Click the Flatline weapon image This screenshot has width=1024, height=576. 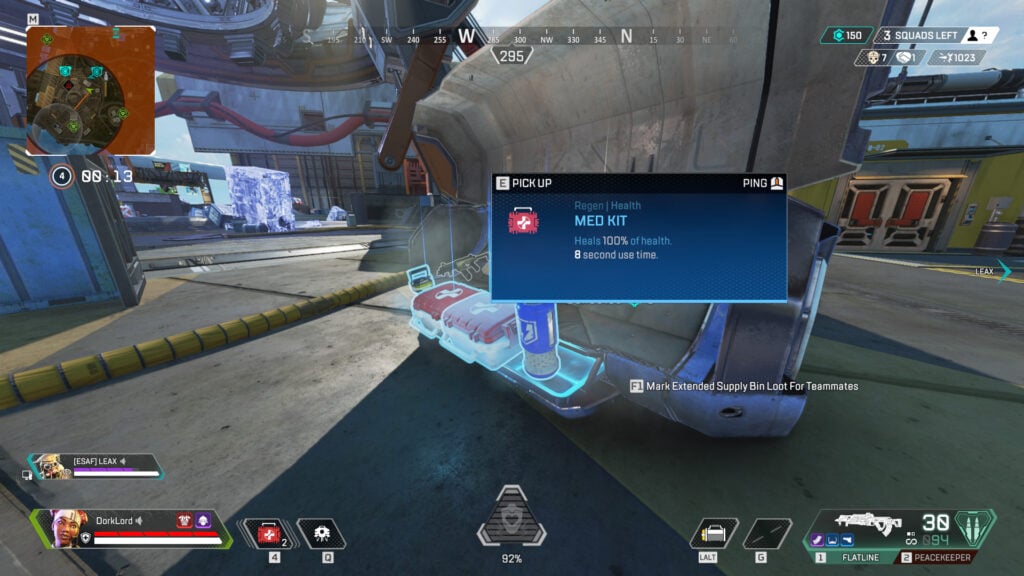[x=867, y=524]
